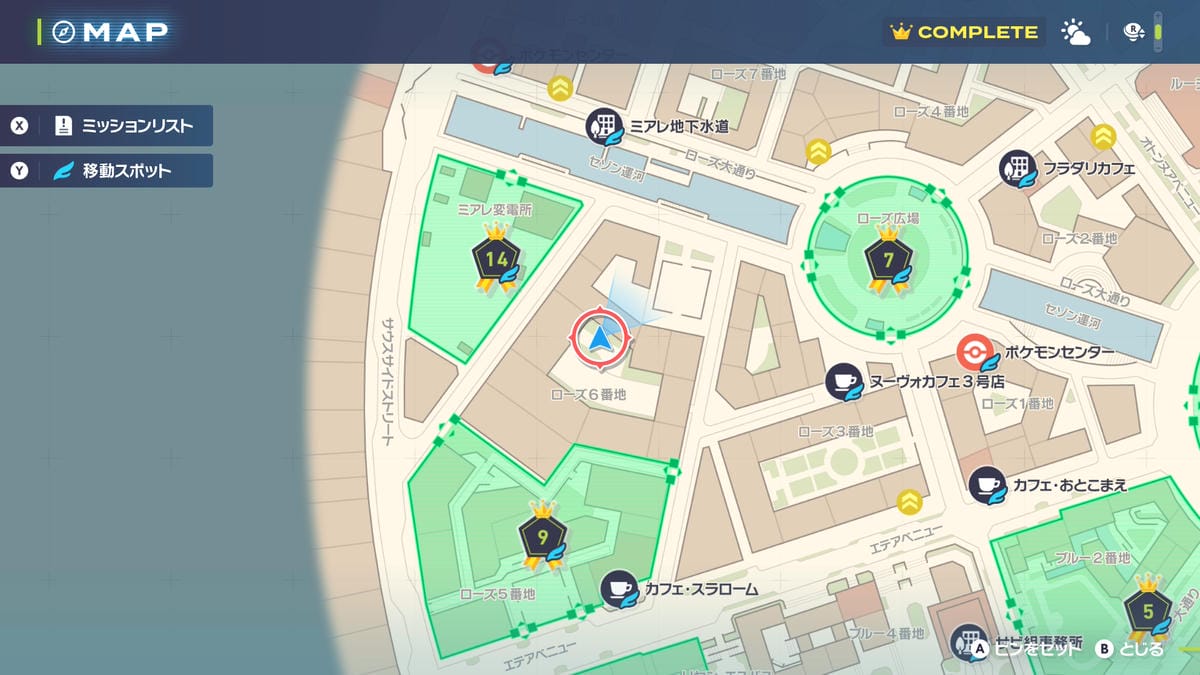Choose the フラダリカフェ map marker

1018,169
